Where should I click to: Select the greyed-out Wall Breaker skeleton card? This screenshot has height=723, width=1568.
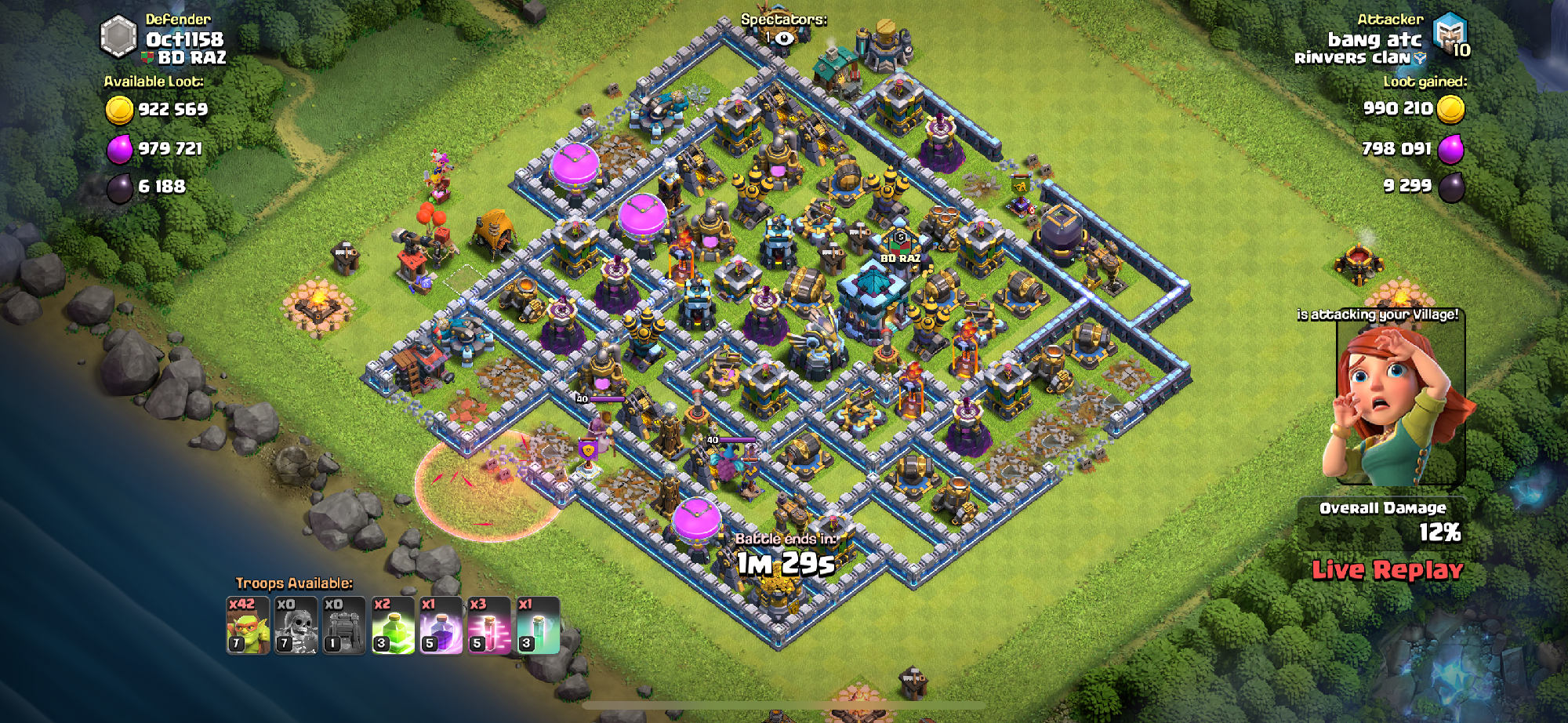[x=296, y=626]
